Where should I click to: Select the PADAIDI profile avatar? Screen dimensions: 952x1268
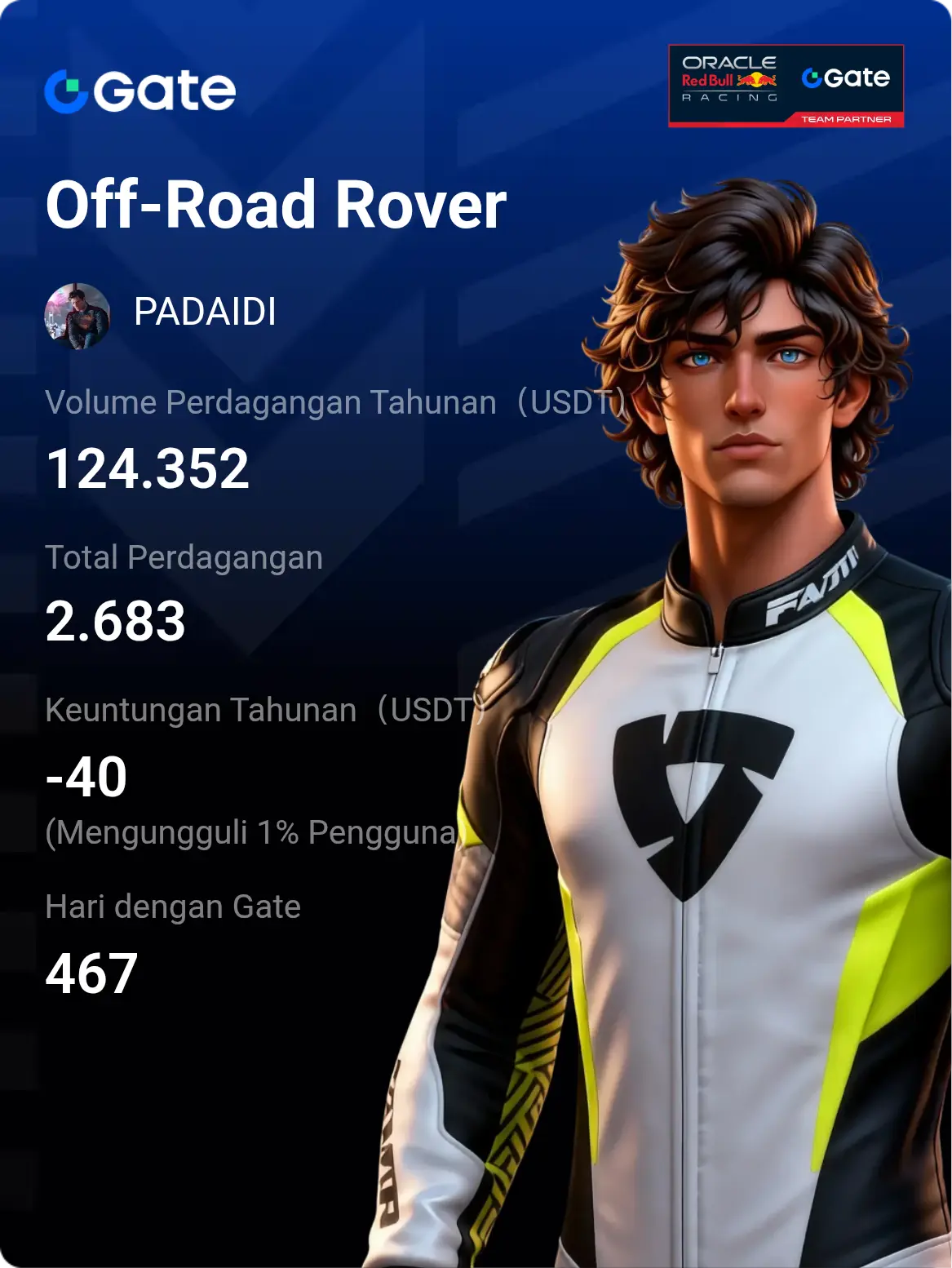77,316
